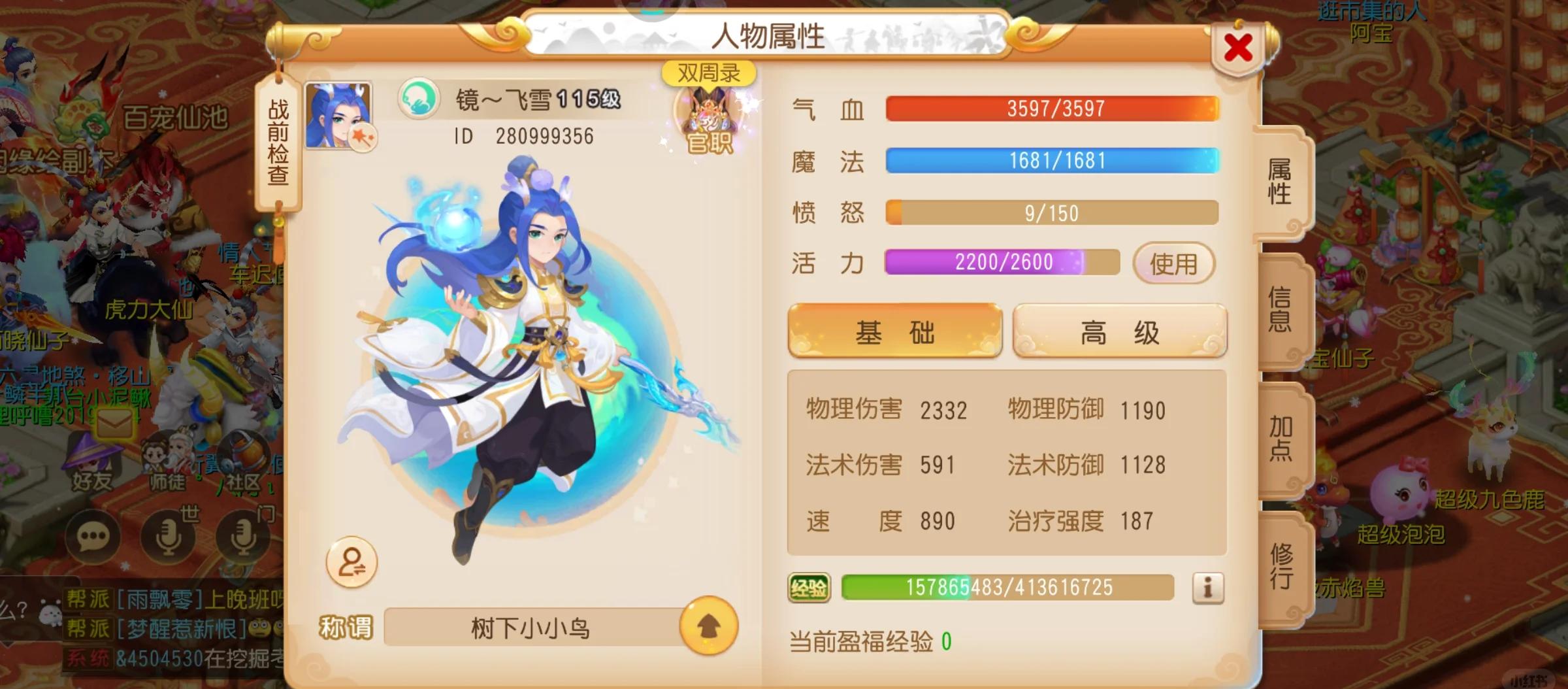Toggle the 门 sect voice channel microphone
Screen dimensions: 1568x689
tap(243, 537)
